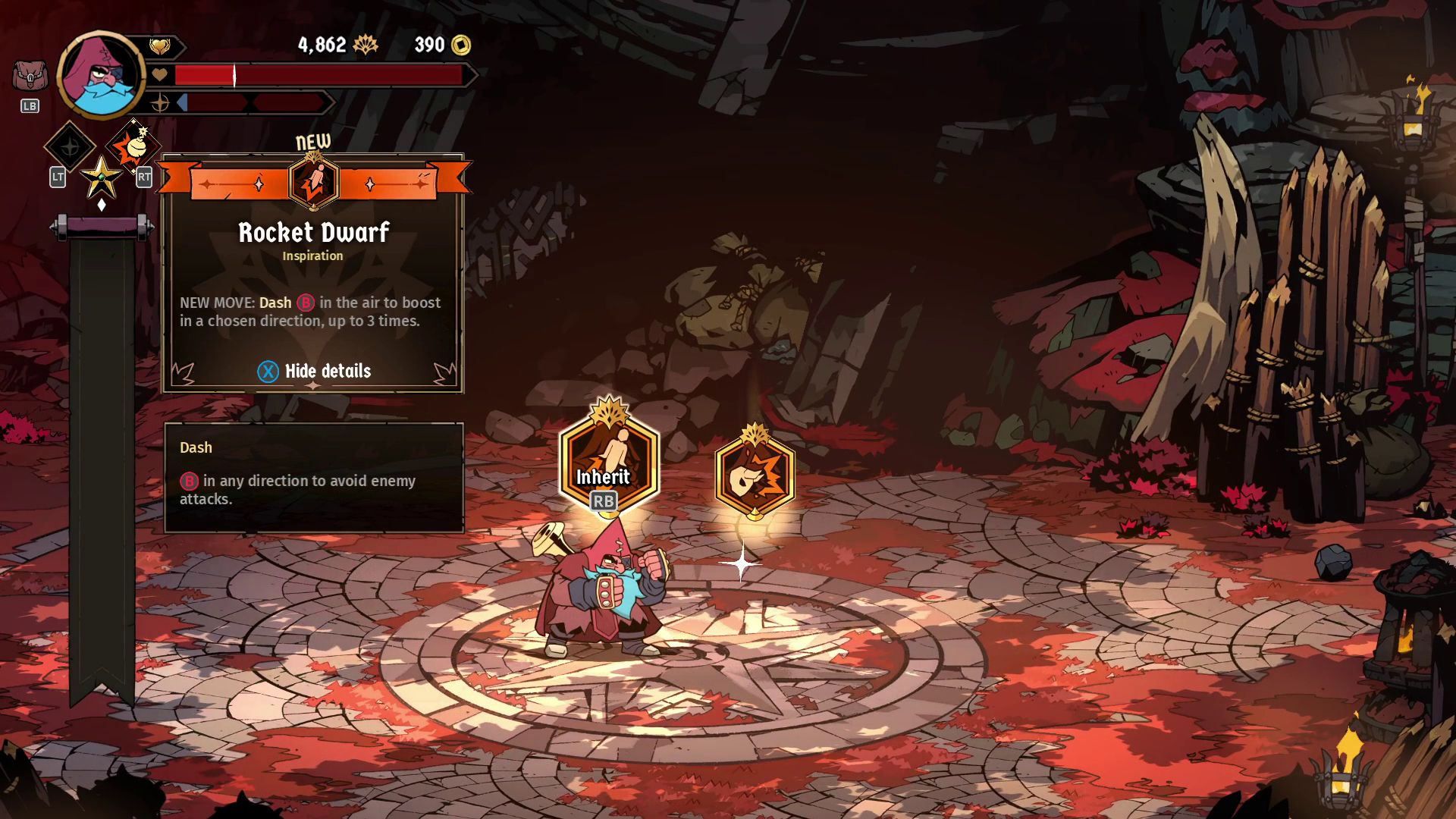Click the Rocket Dwarf banner emblem
This screenshot has width=1456, height=819.
[313, 183]
